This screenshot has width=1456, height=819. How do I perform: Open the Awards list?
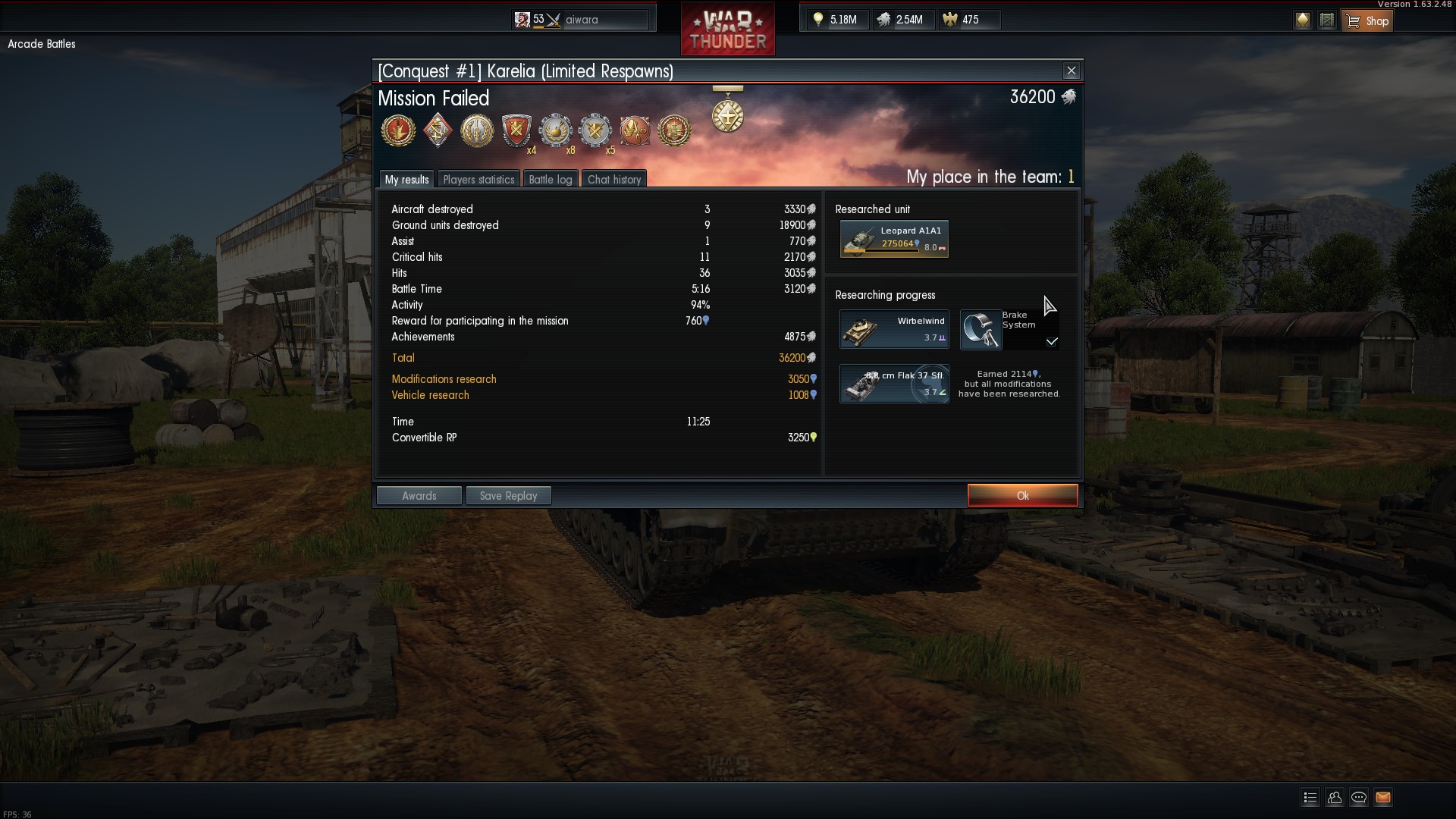(419, 496)
